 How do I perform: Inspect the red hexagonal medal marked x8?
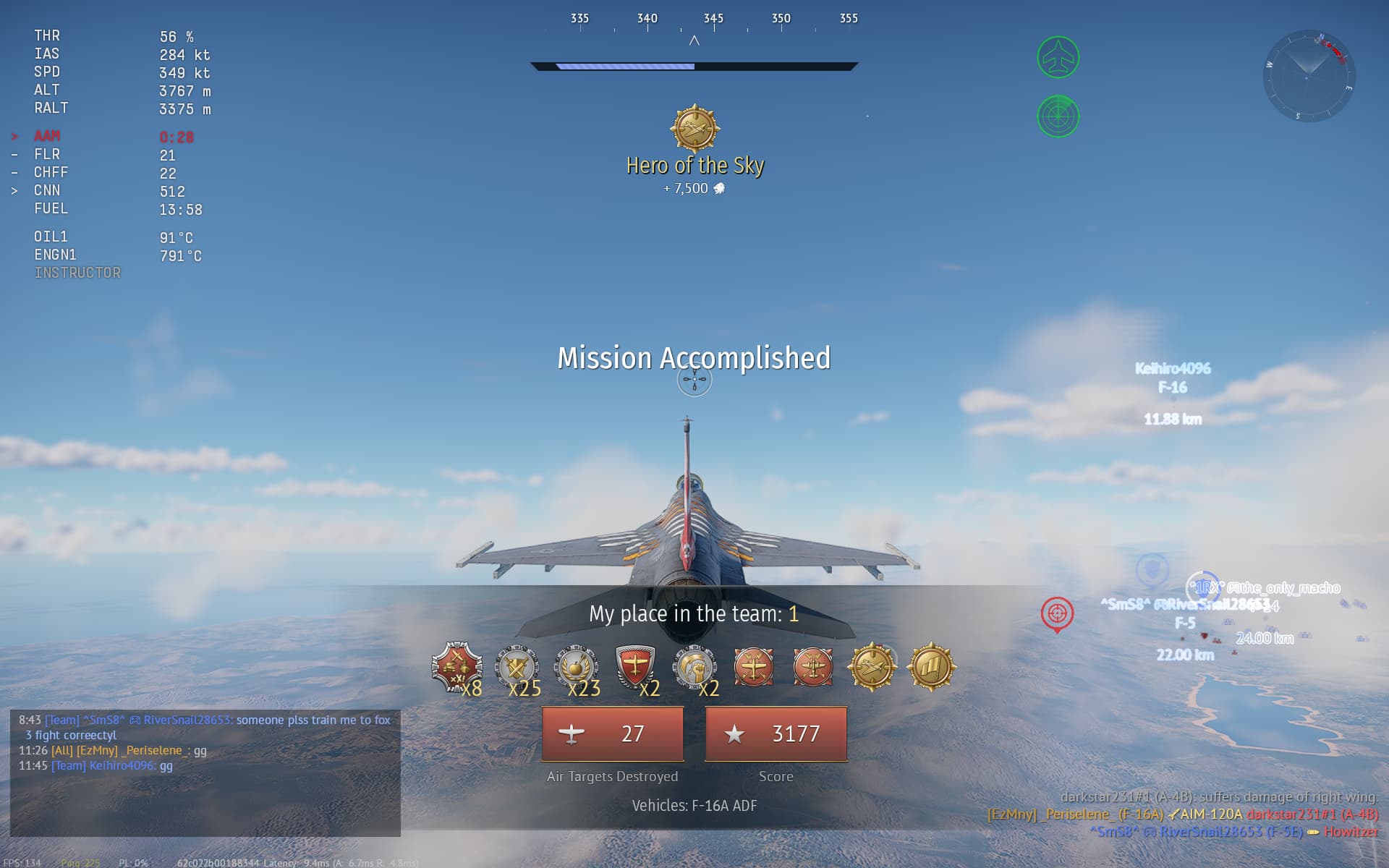[x=456, y=666]
